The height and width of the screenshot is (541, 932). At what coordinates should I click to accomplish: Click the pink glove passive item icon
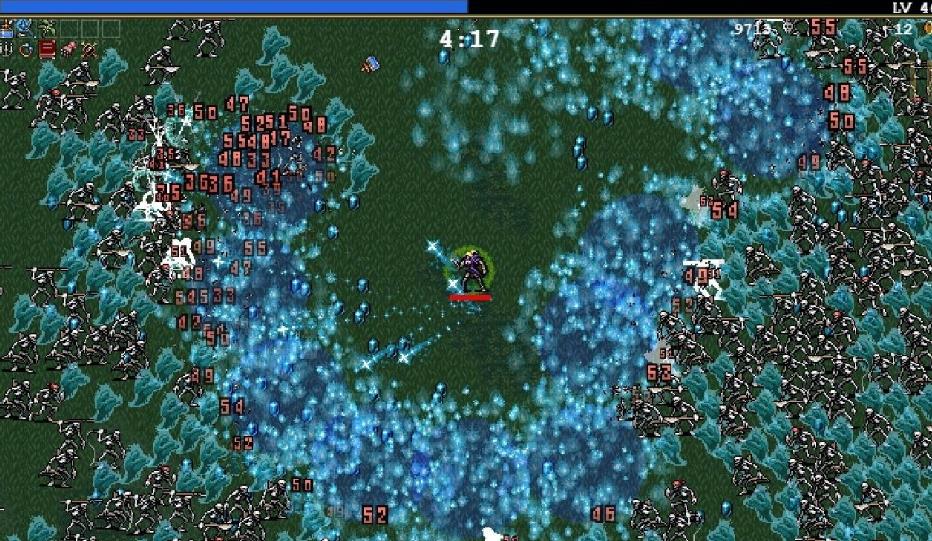(68, 49)
